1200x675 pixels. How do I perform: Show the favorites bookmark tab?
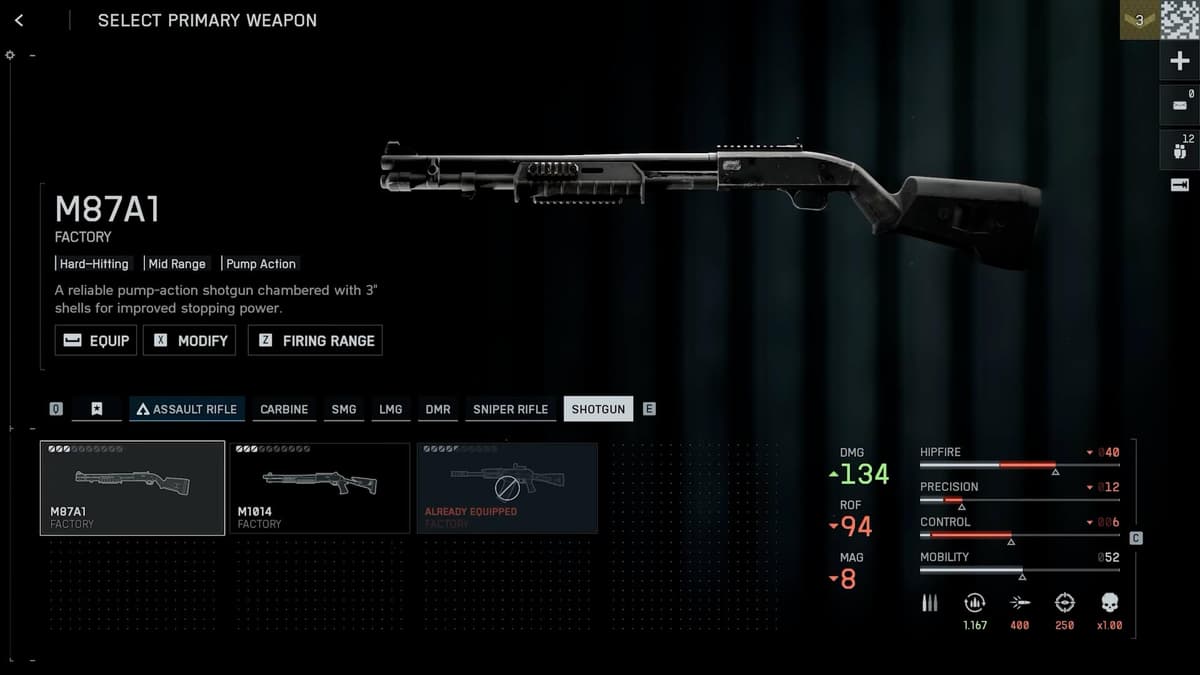(97, 409)
